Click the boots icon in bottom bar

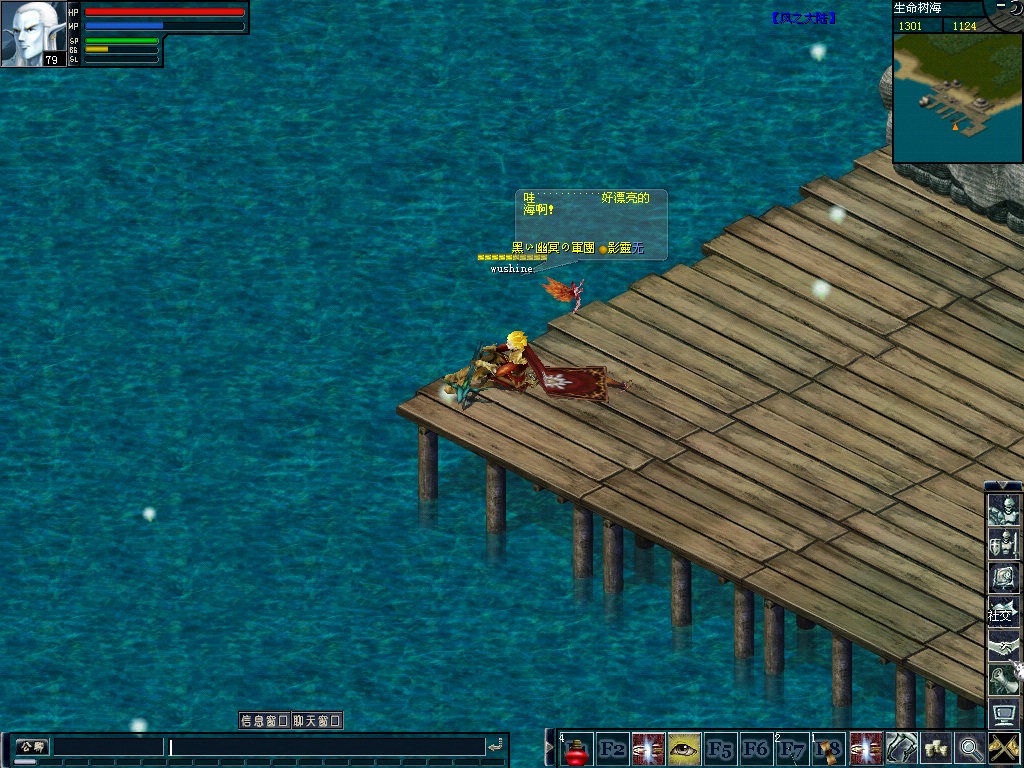[x=901, y=748]
